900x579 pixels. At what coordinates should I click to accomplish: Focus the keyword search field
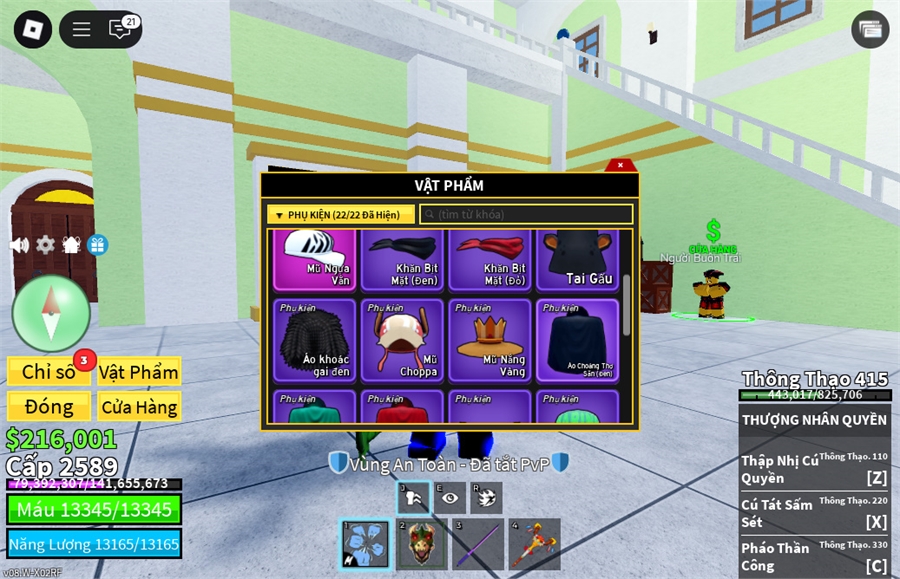click(x=526, y=214)
